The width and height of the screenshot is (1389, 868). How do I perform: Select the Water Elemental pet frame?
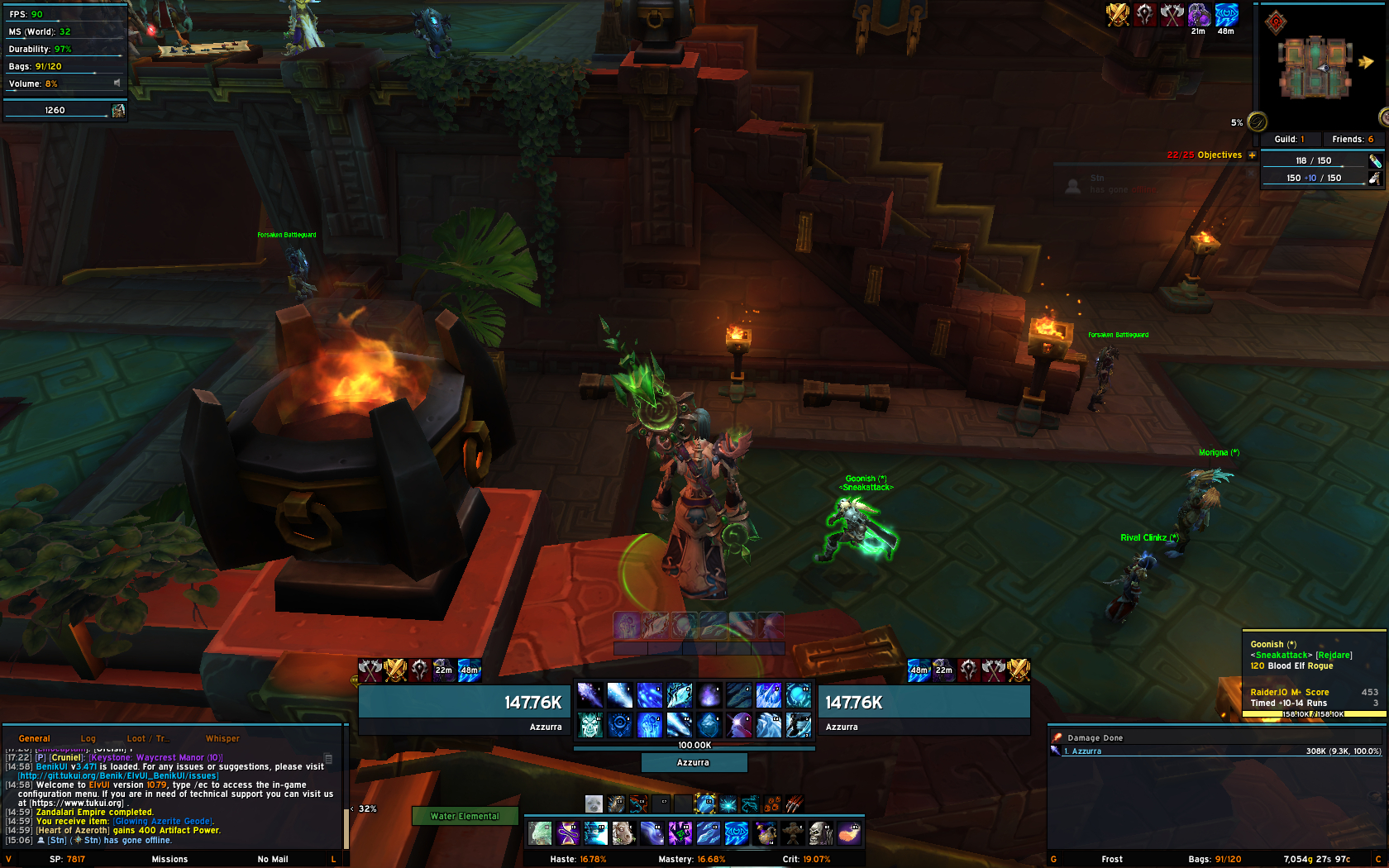tap(465, 816)
